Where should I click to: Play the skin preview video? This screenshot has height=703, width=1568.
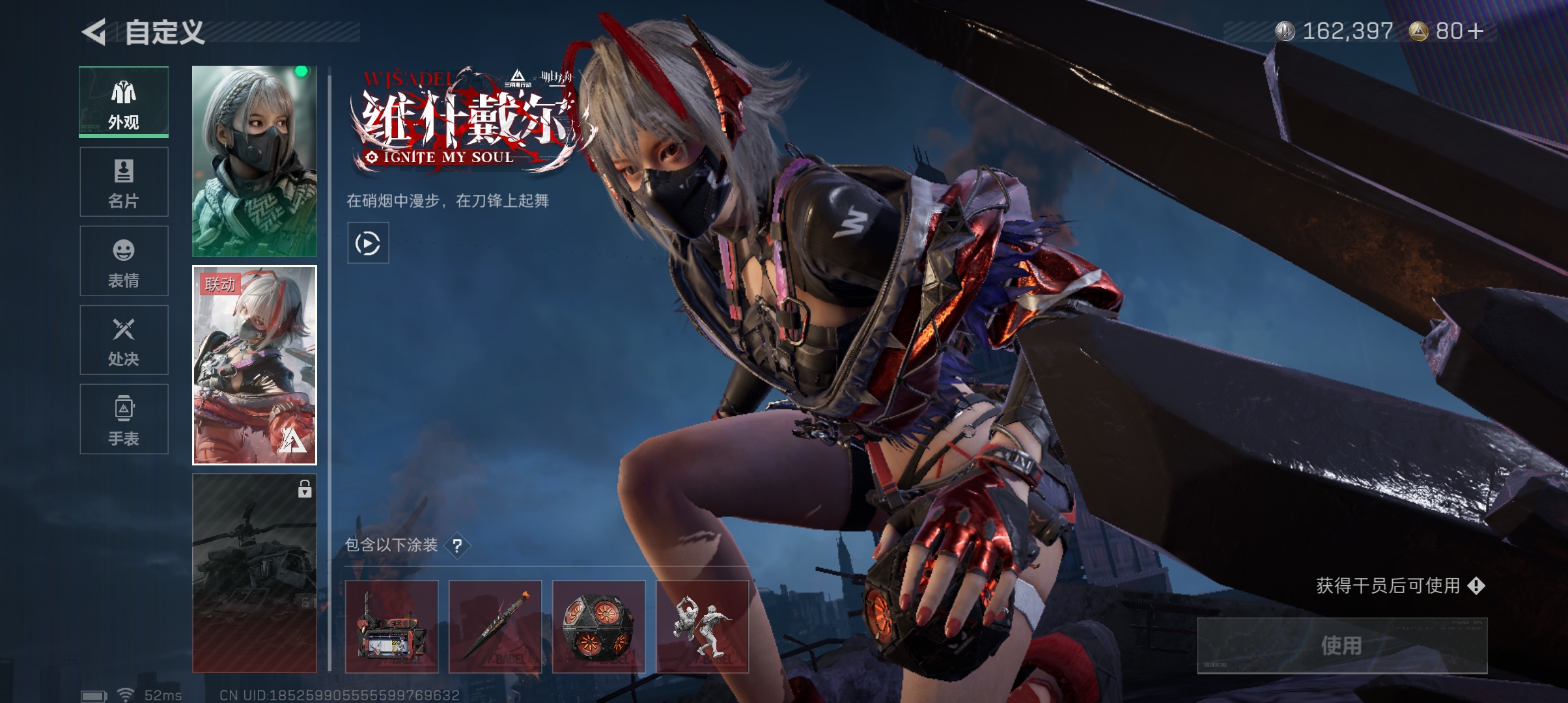pyautogui.click(x=368, y=243)
